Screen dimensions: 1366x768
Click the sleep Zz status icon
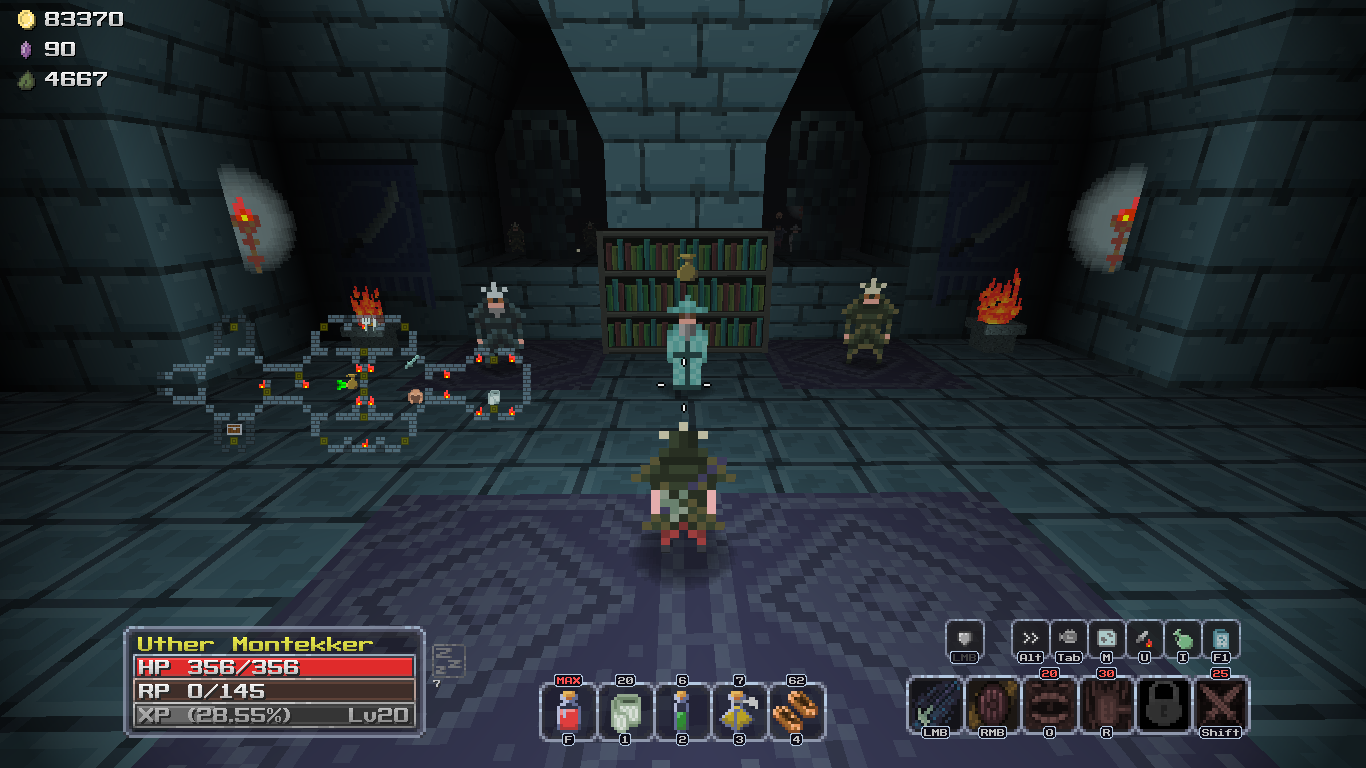[448, 660]
